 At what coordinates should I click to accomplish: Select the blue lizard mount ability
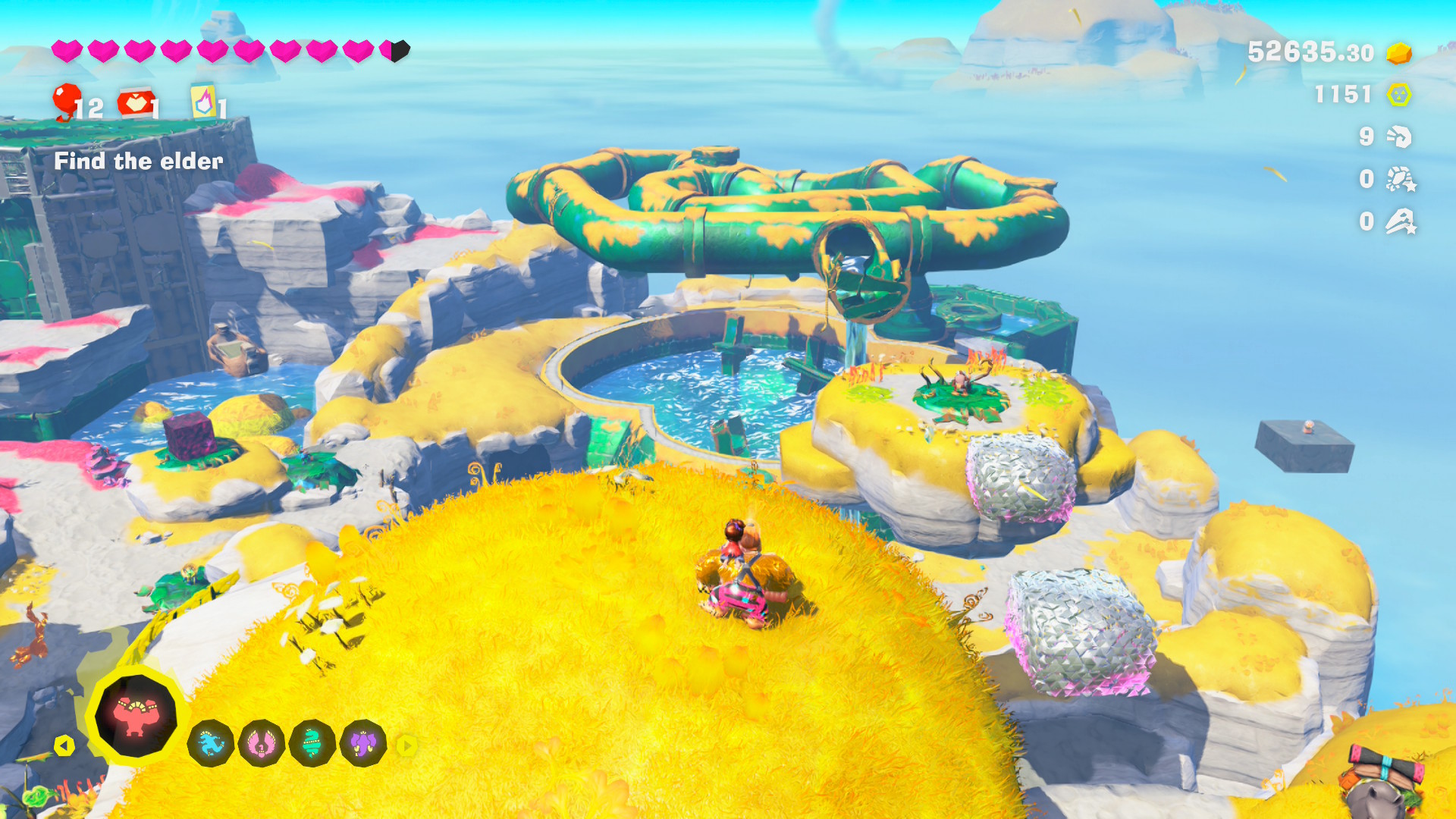211,744
